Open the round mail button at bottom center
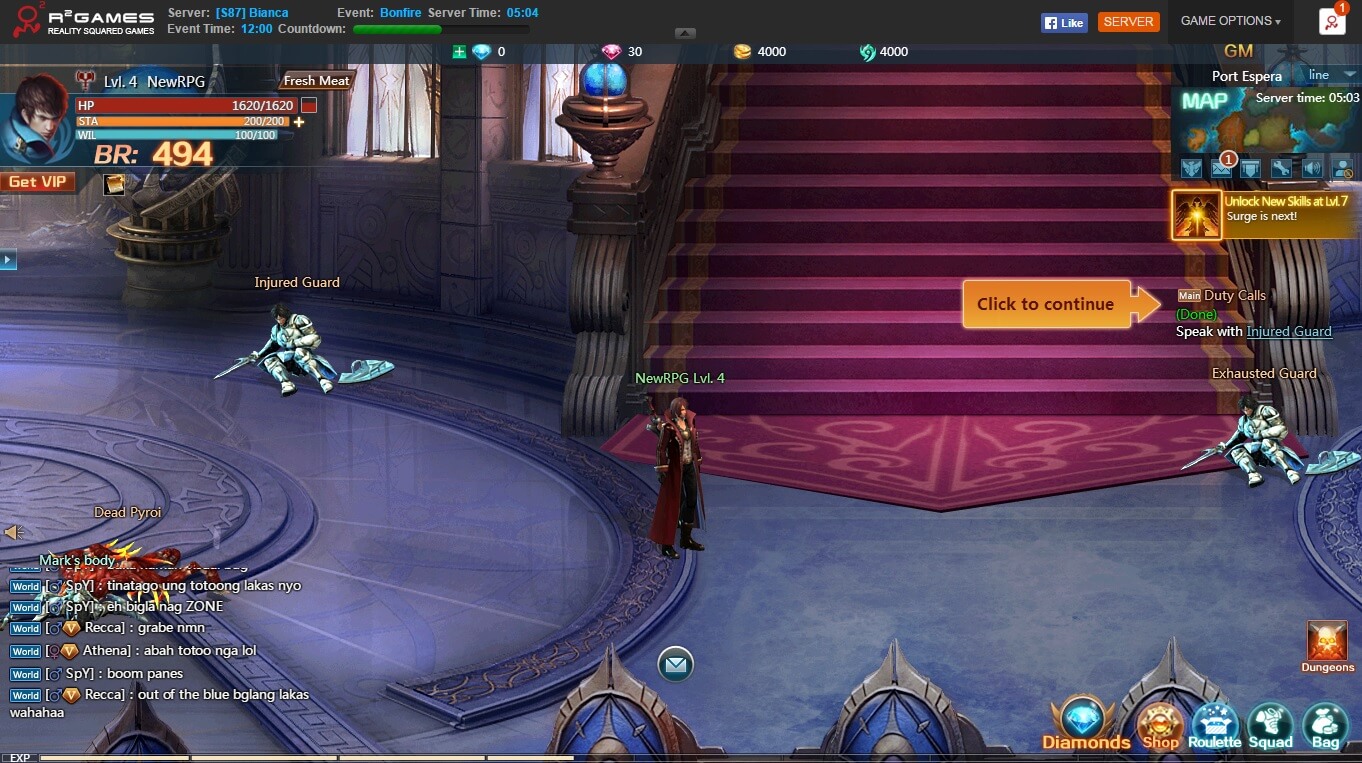 (675, 664)
